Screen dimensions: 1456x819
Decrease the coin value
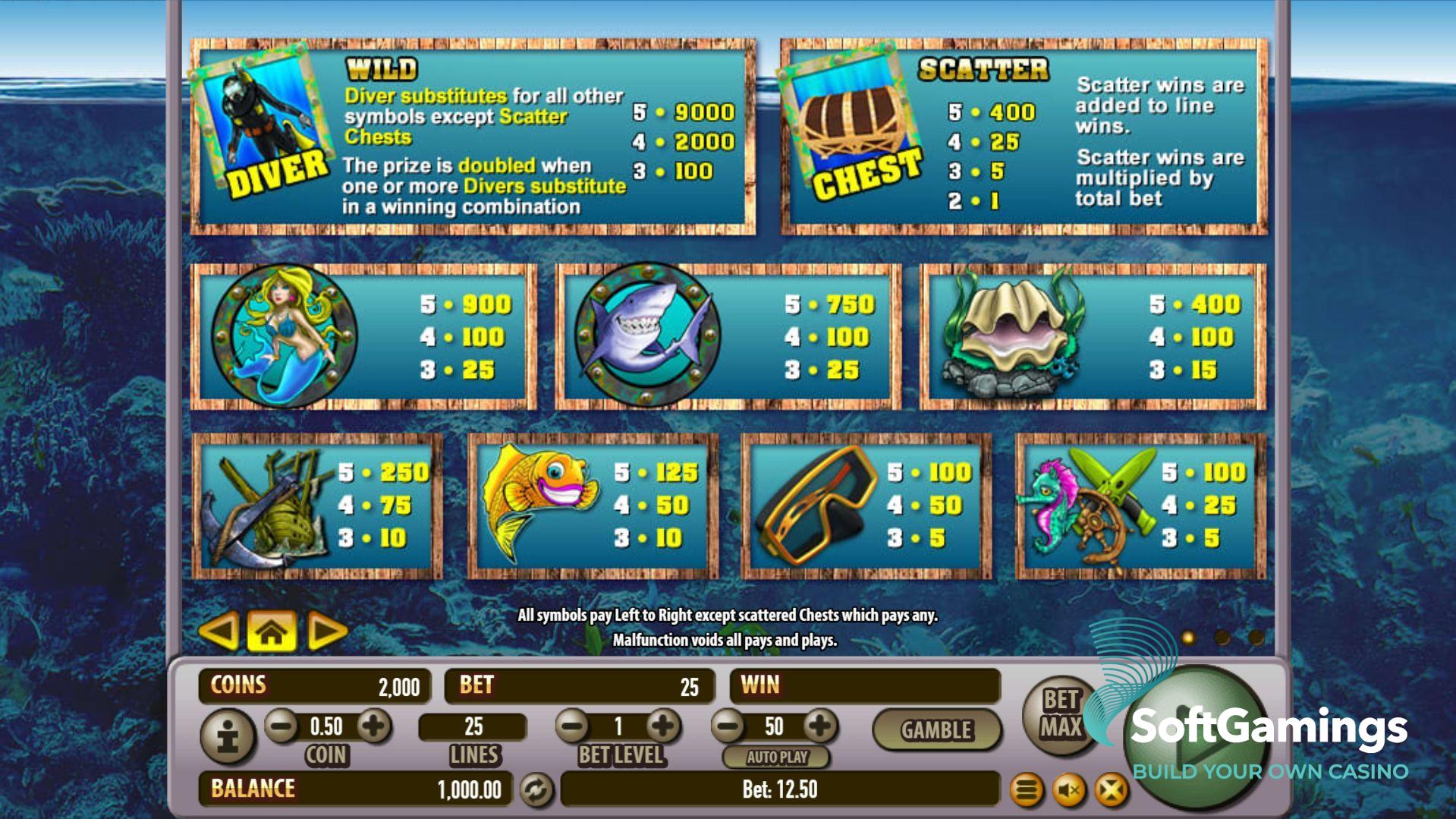[281, 726]
